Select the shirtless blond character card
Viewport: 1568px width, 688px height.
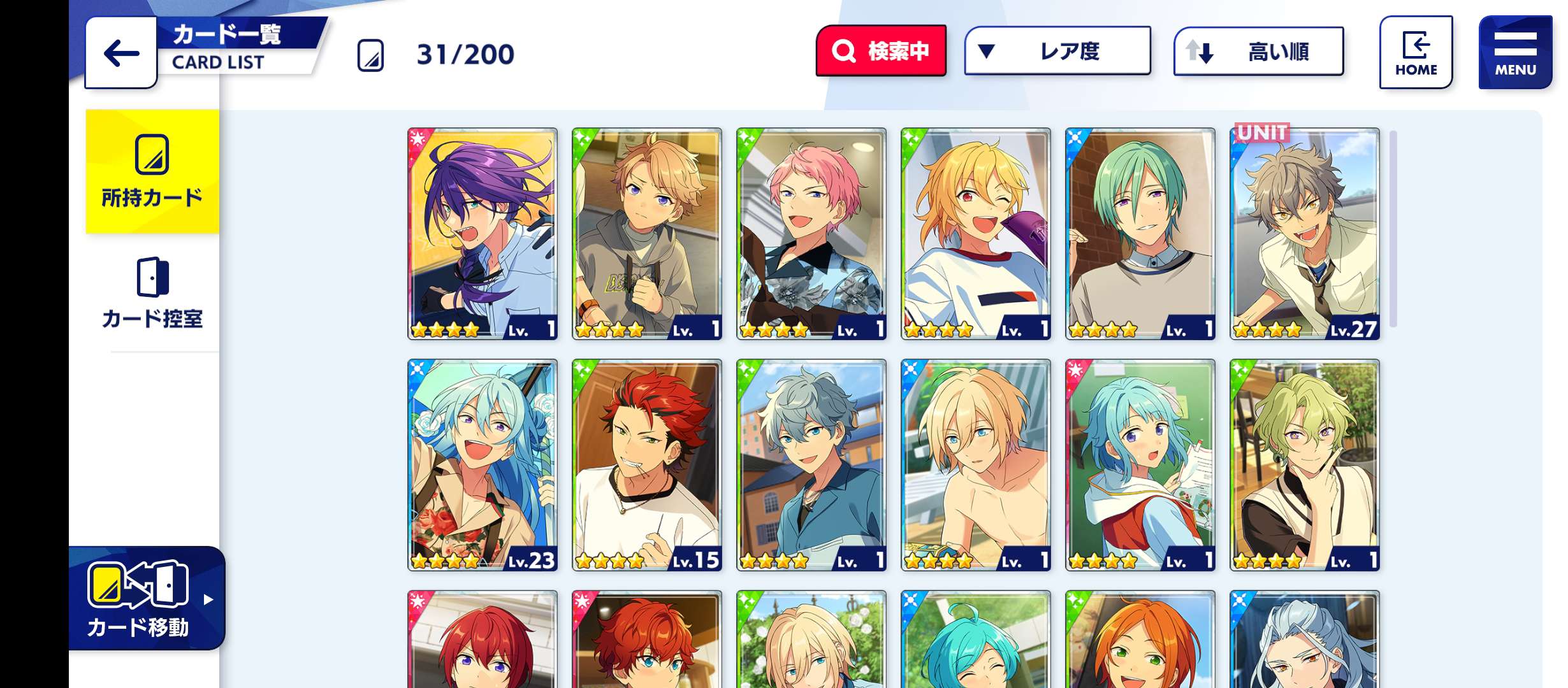coord(976,465)
